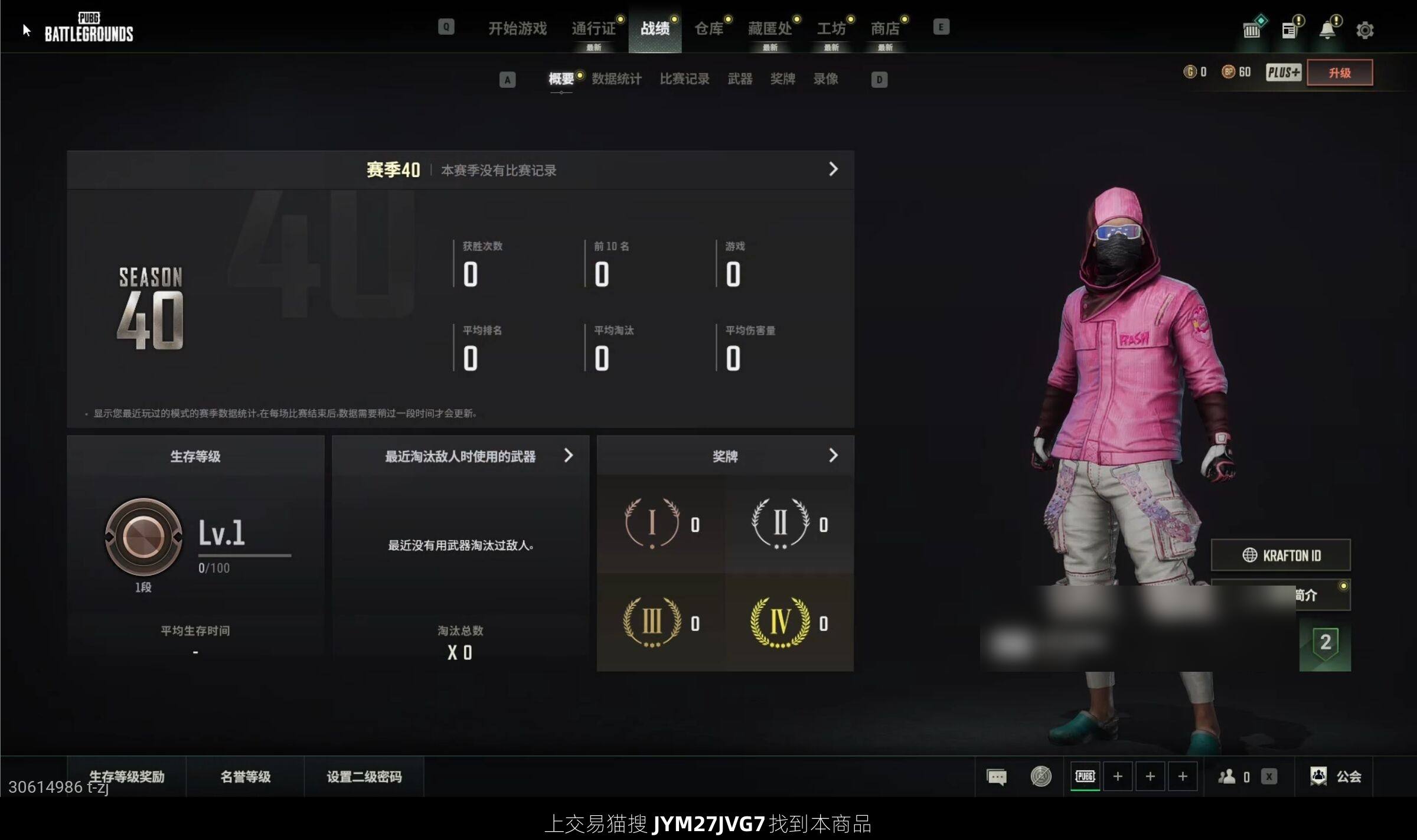Open 生存等级奖励 rewards
Viewport: 1417px width, 840px height.
click(x=127, y=777)
